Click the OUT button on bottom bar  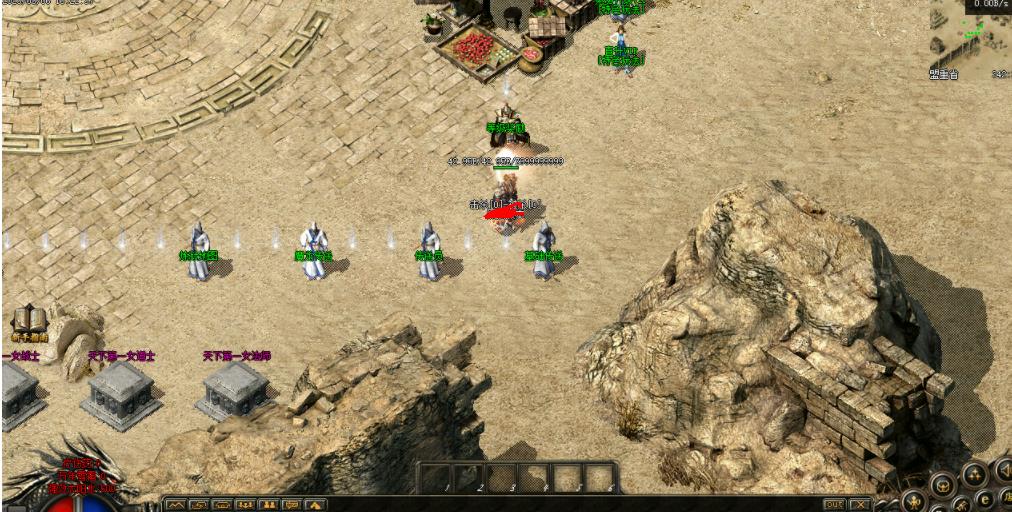835,504
